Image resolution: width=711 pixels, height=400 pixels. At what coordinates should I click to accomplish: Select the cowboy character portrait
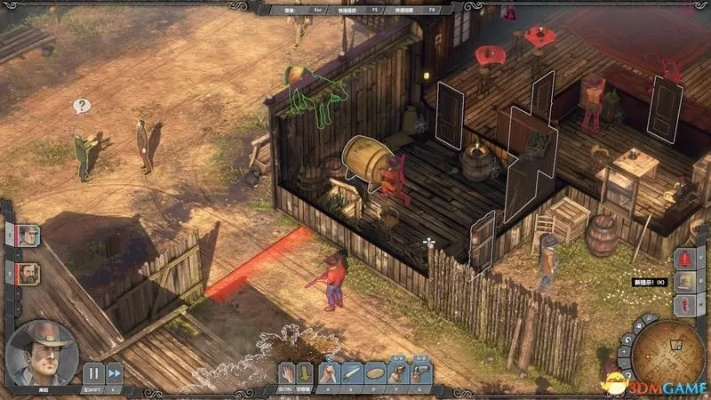click(x=41, y=351)
